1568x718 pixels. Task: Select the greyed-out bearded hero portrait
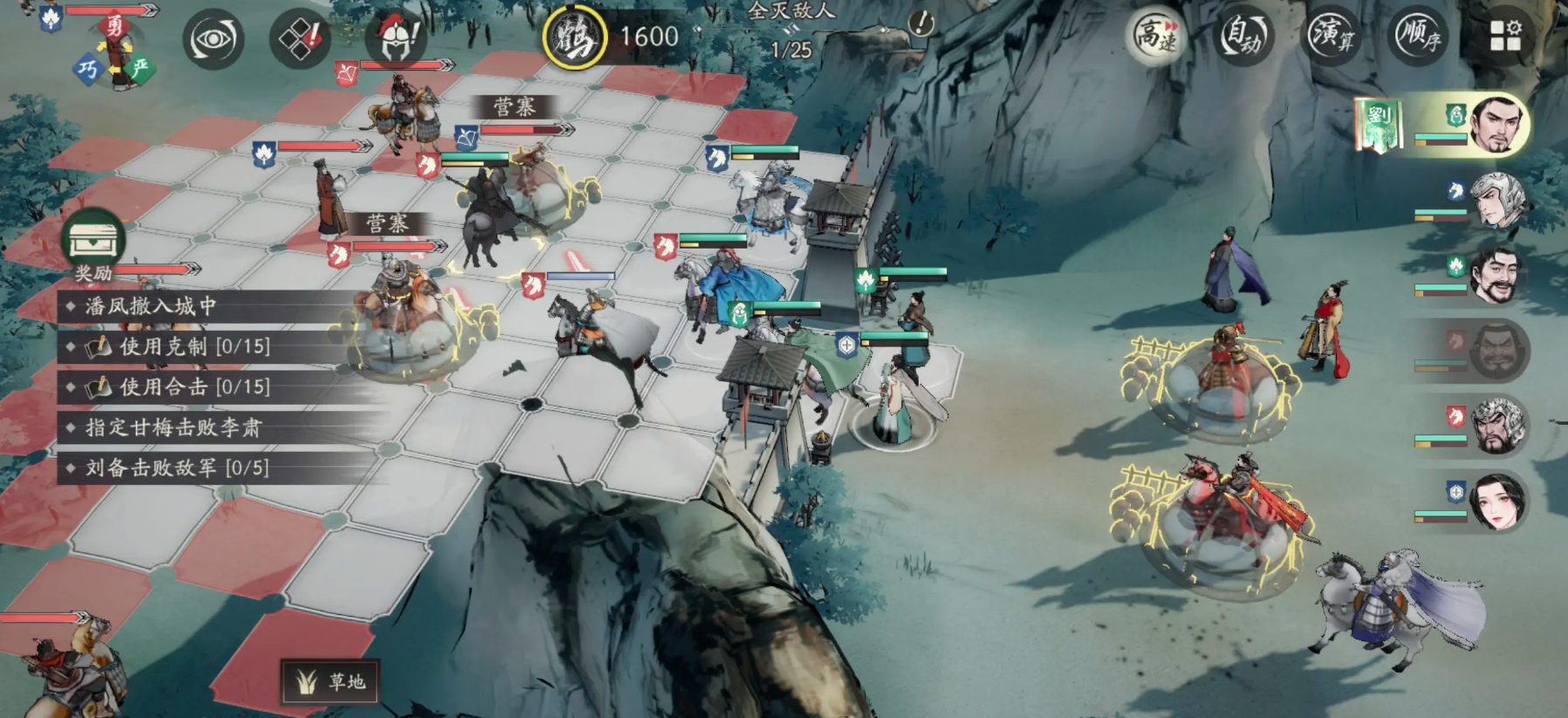point(1496,351)
